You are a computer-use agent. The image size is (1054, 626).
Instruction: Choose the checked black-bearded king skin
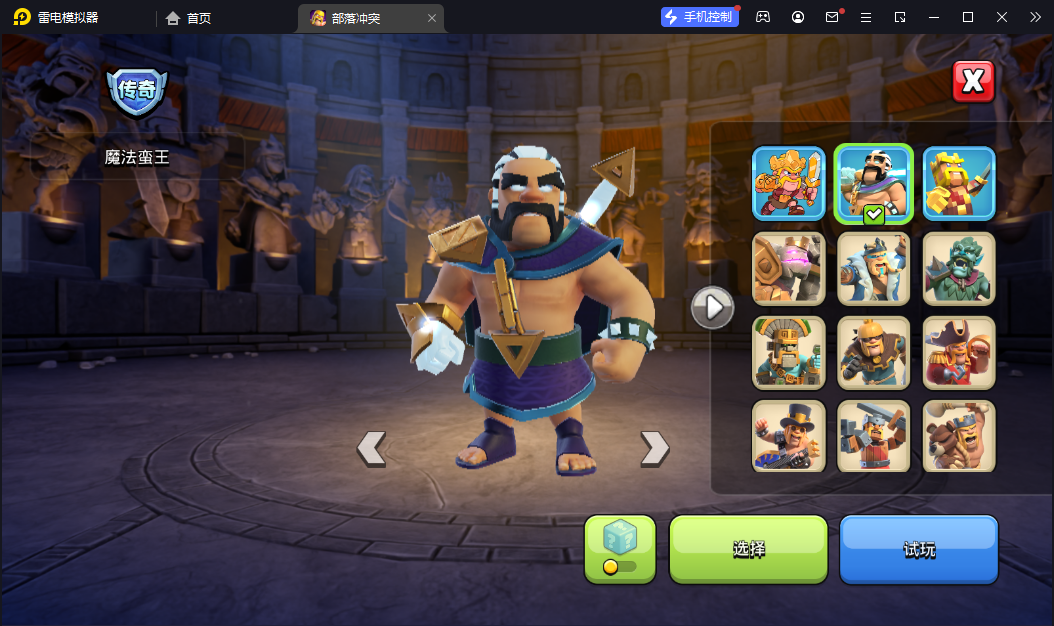tap(874, 183)
